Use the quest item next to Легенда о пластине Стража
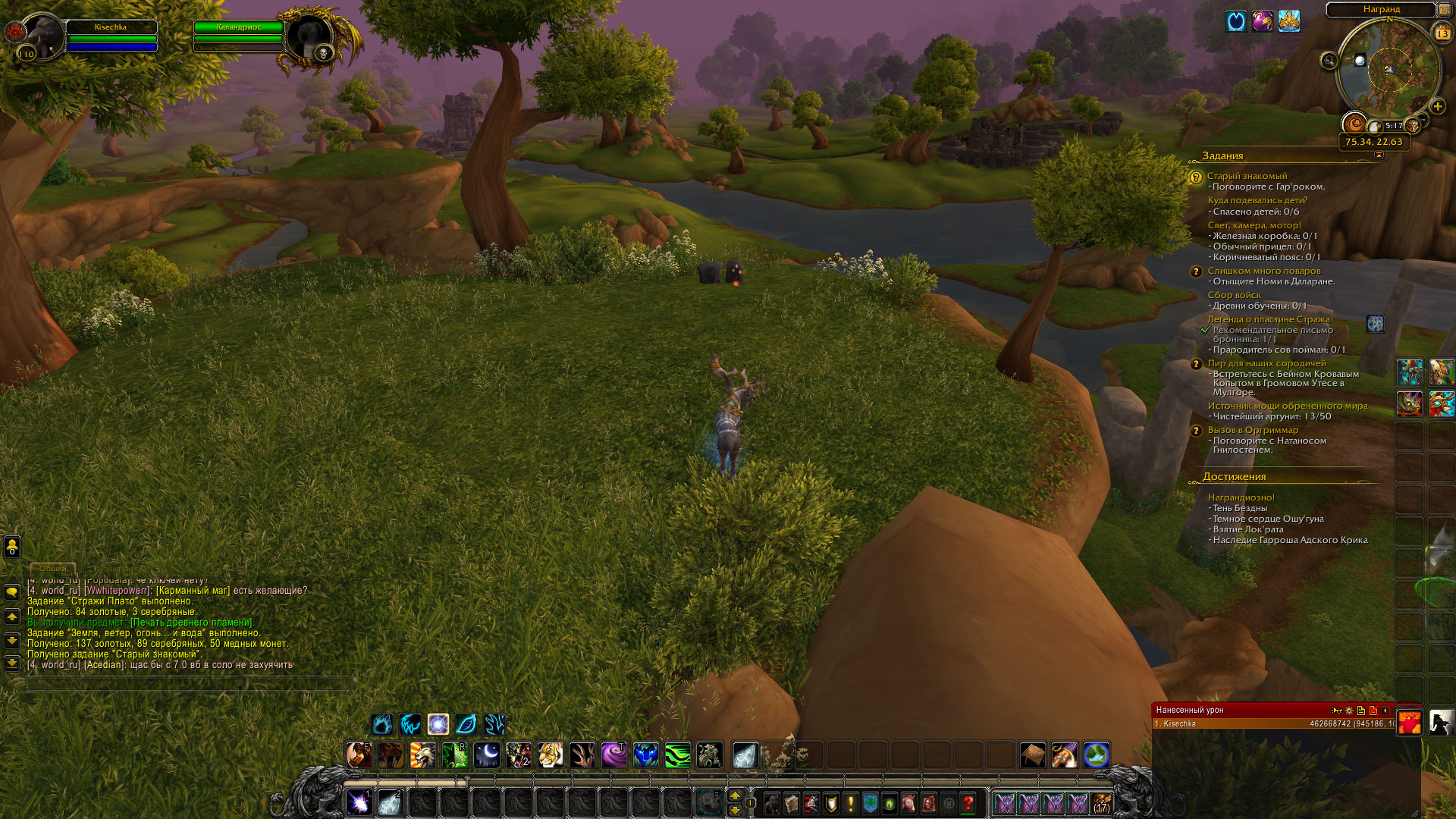This screenshot has width=1456, height=819. (x=1375, y=324)
